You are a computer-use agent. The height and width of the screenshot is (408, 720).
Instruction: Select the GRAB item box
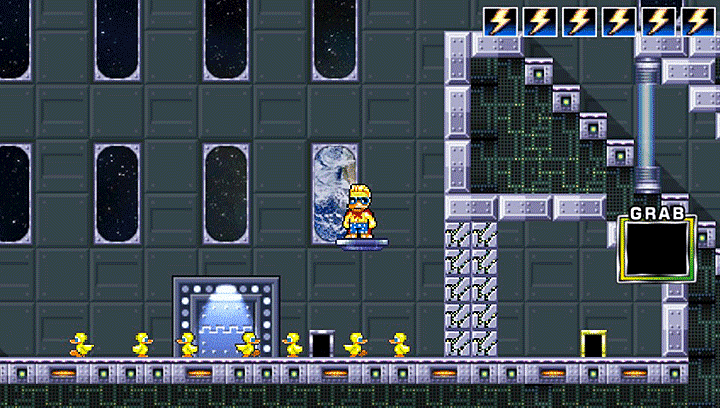pyautogui.click(x=655, y=248)
